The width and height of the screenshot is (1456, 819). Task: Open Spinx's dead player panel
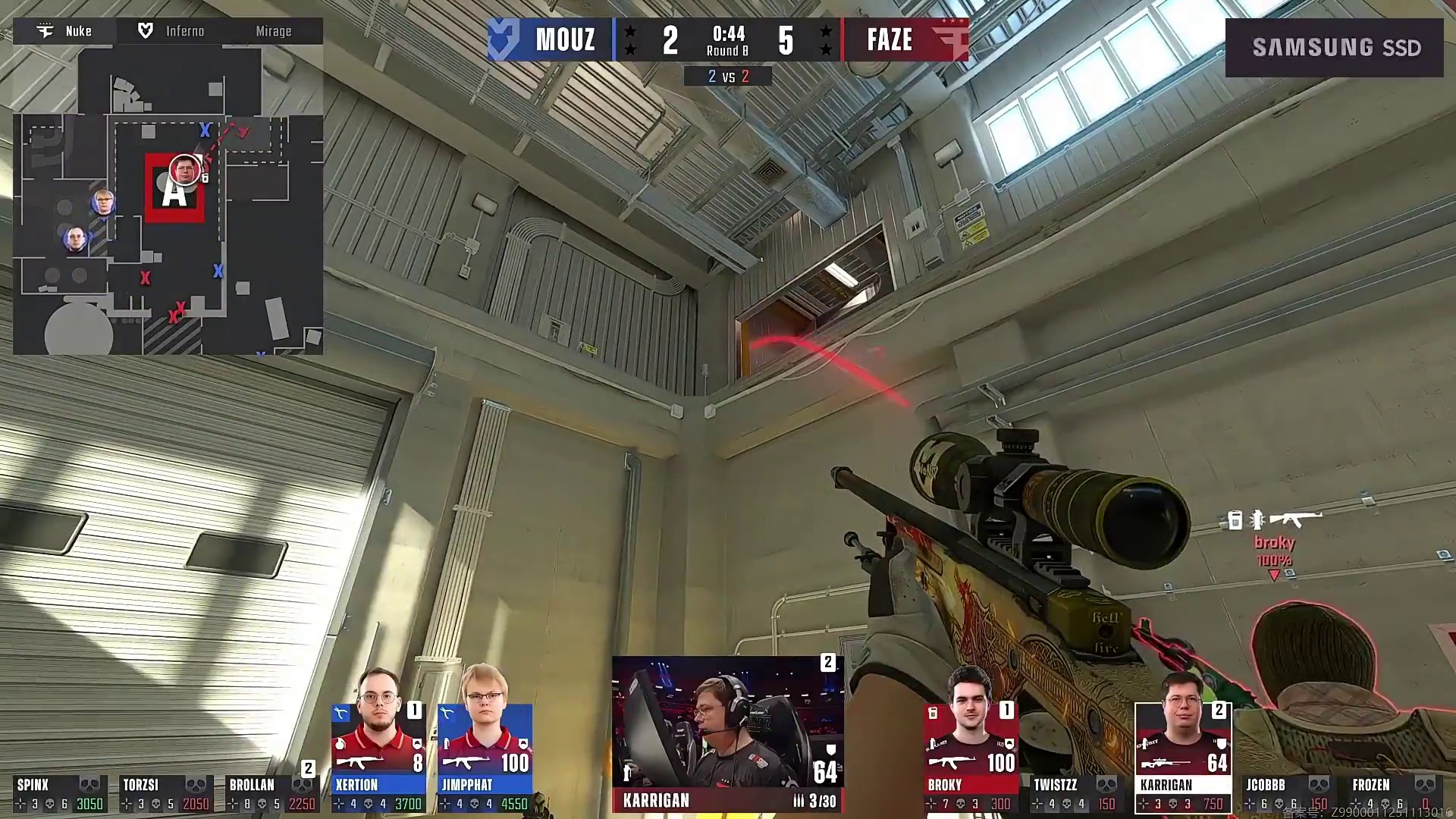[59, 793]
